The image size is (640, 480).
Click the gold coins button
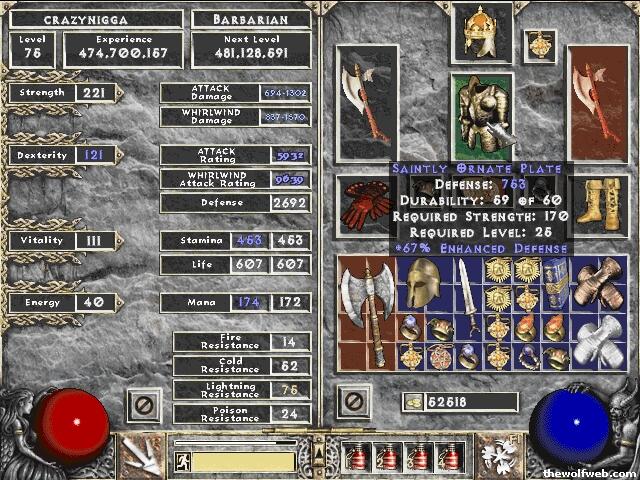(x=413, y=402)
